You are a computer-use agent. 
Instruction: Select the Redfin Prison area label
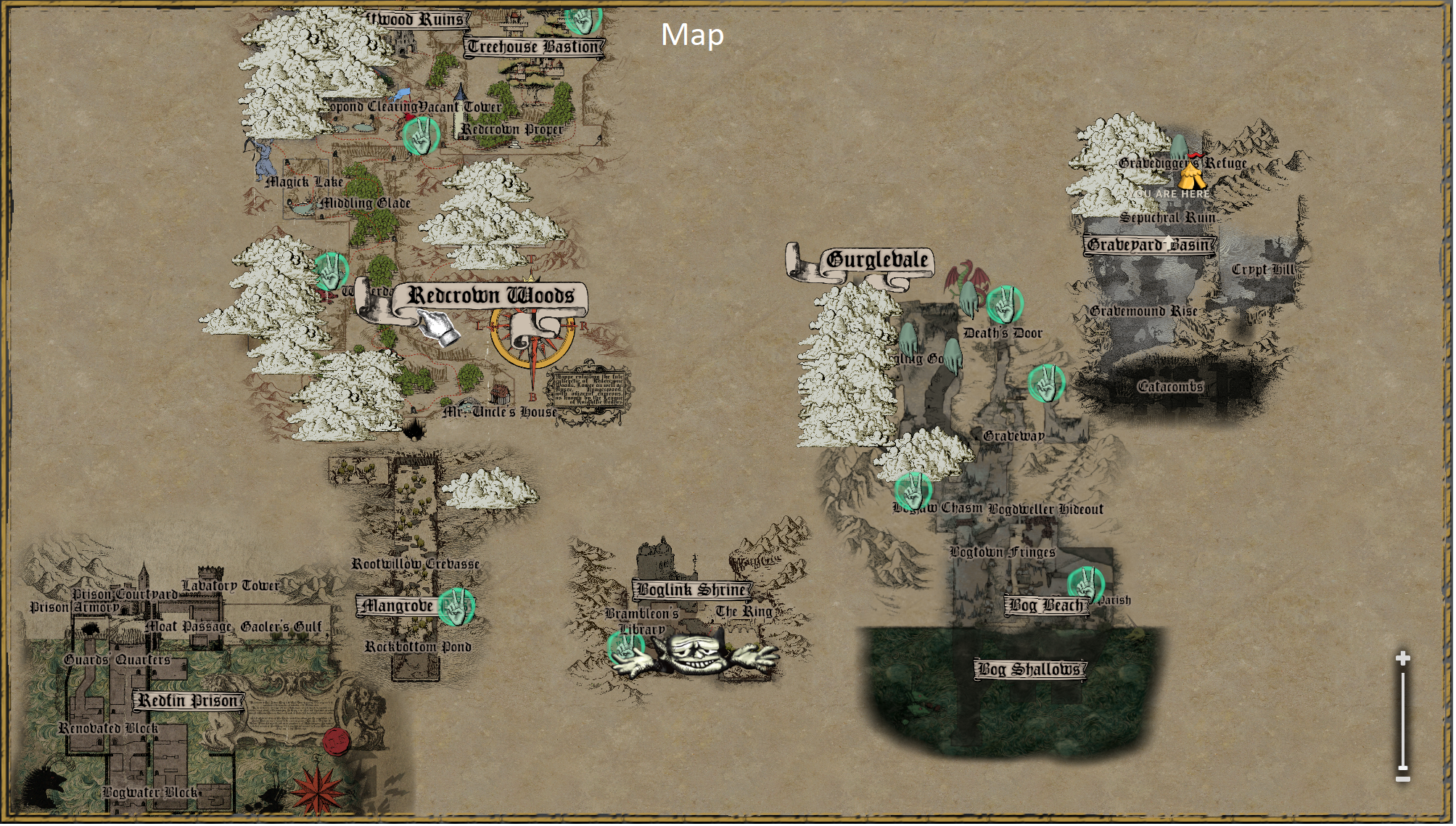(x=189, y=702)
